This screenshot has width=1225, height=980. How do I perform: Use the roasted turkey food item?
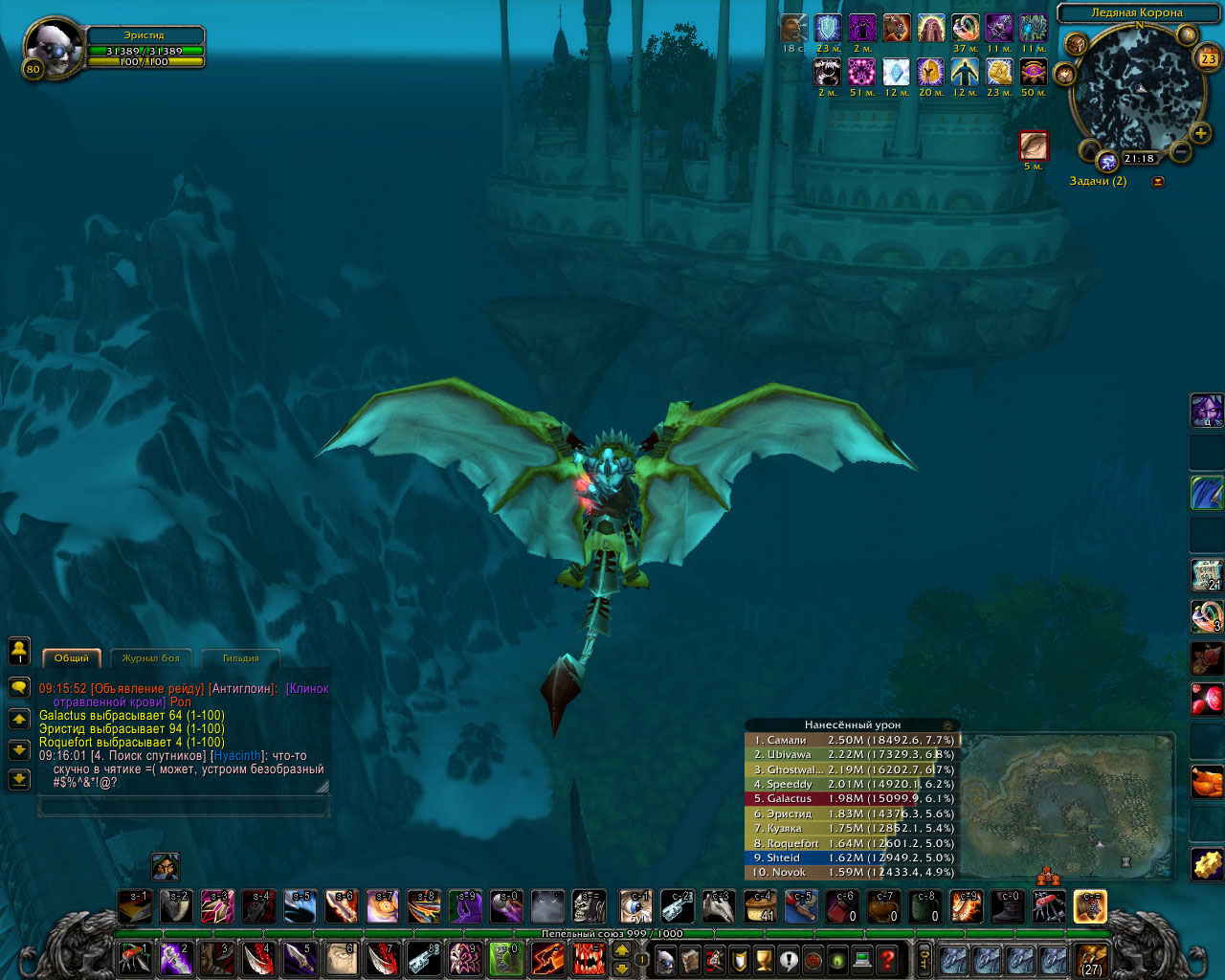(1206, 782)
